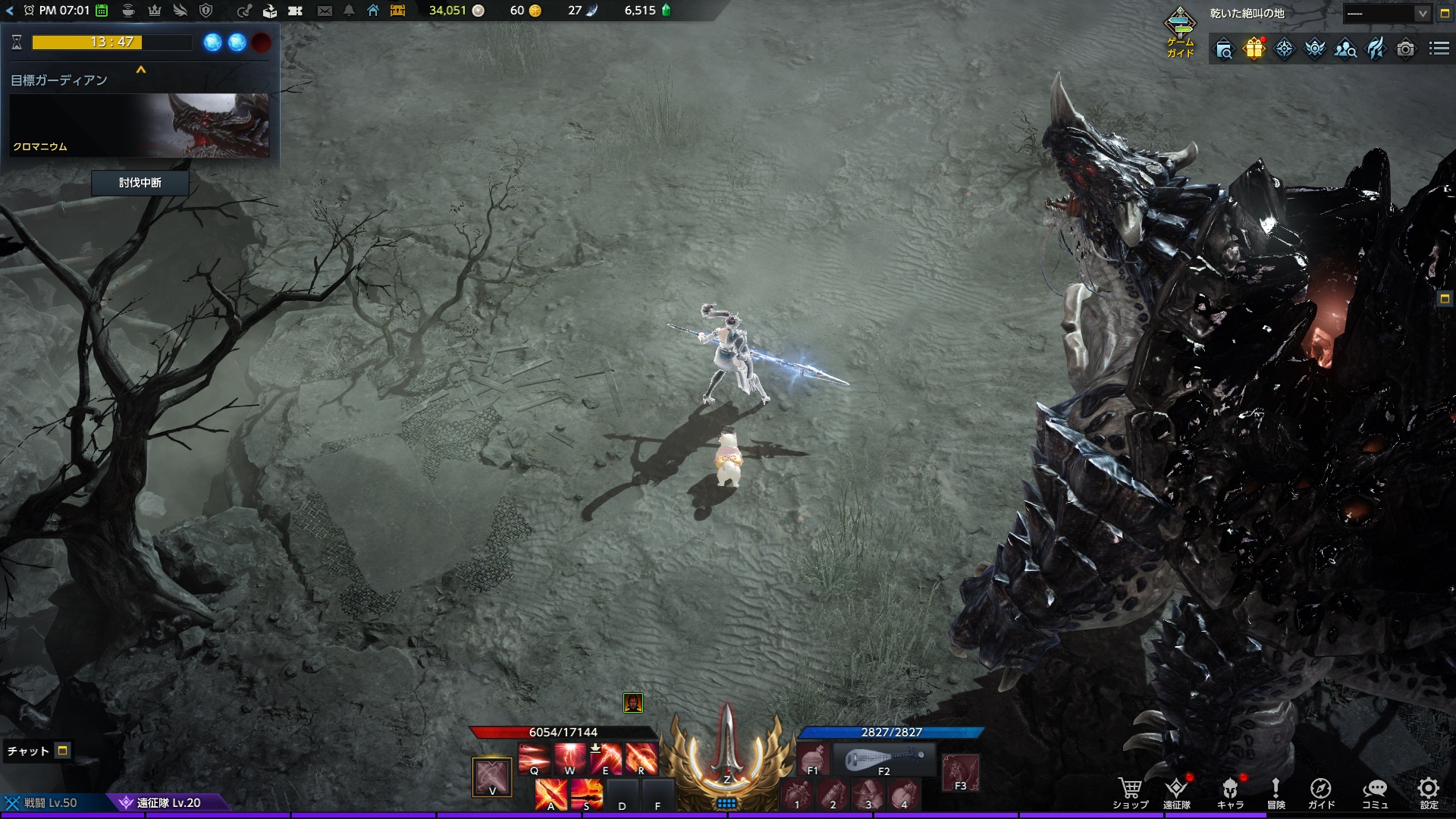Activate the Q skill on the hotbar
1456x819 pixels.
pyautogui.click(x=534, y=758)
